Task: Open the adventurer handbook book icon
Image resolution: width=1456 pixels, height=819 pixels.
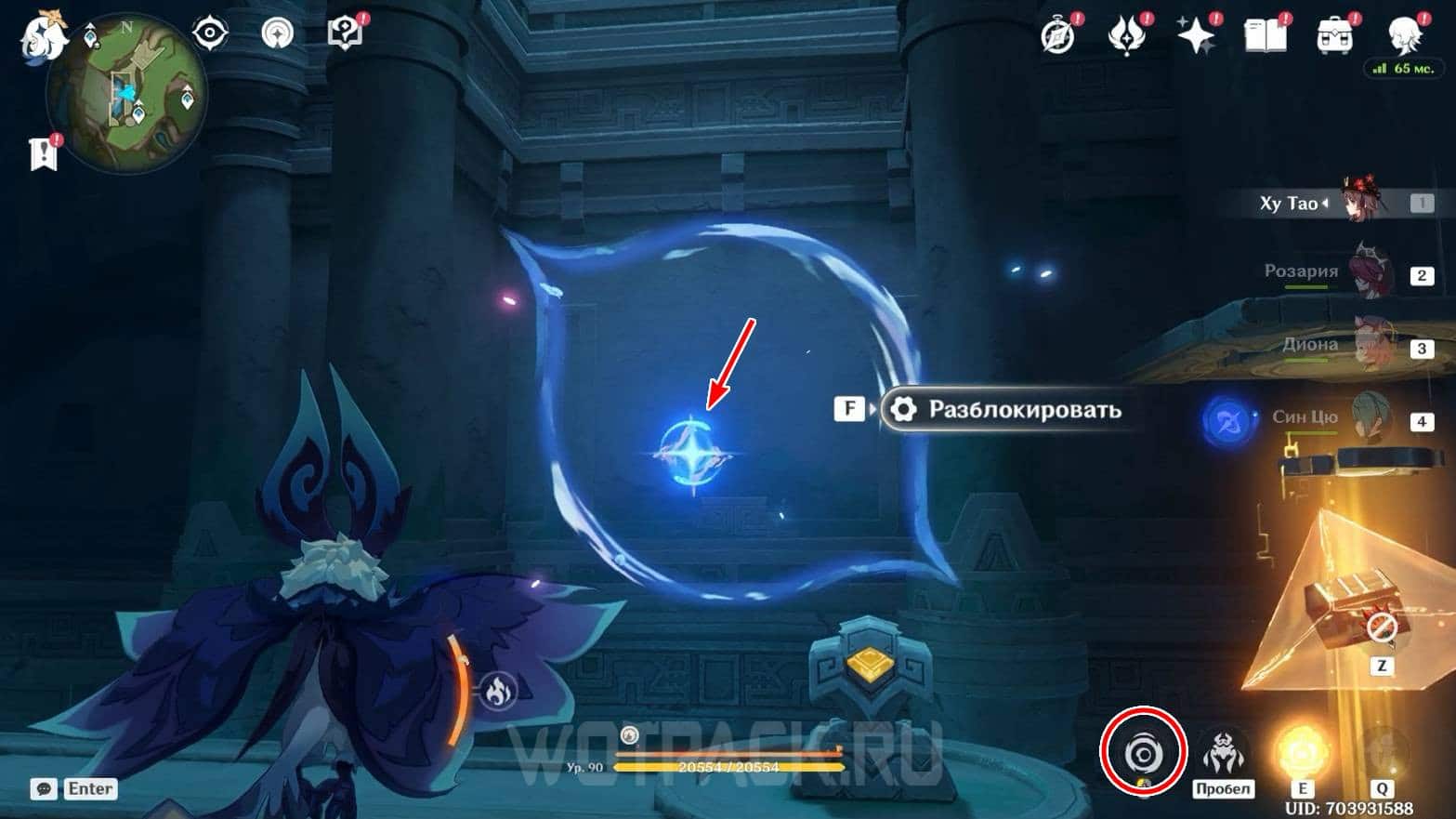Action: [1265, 36]
